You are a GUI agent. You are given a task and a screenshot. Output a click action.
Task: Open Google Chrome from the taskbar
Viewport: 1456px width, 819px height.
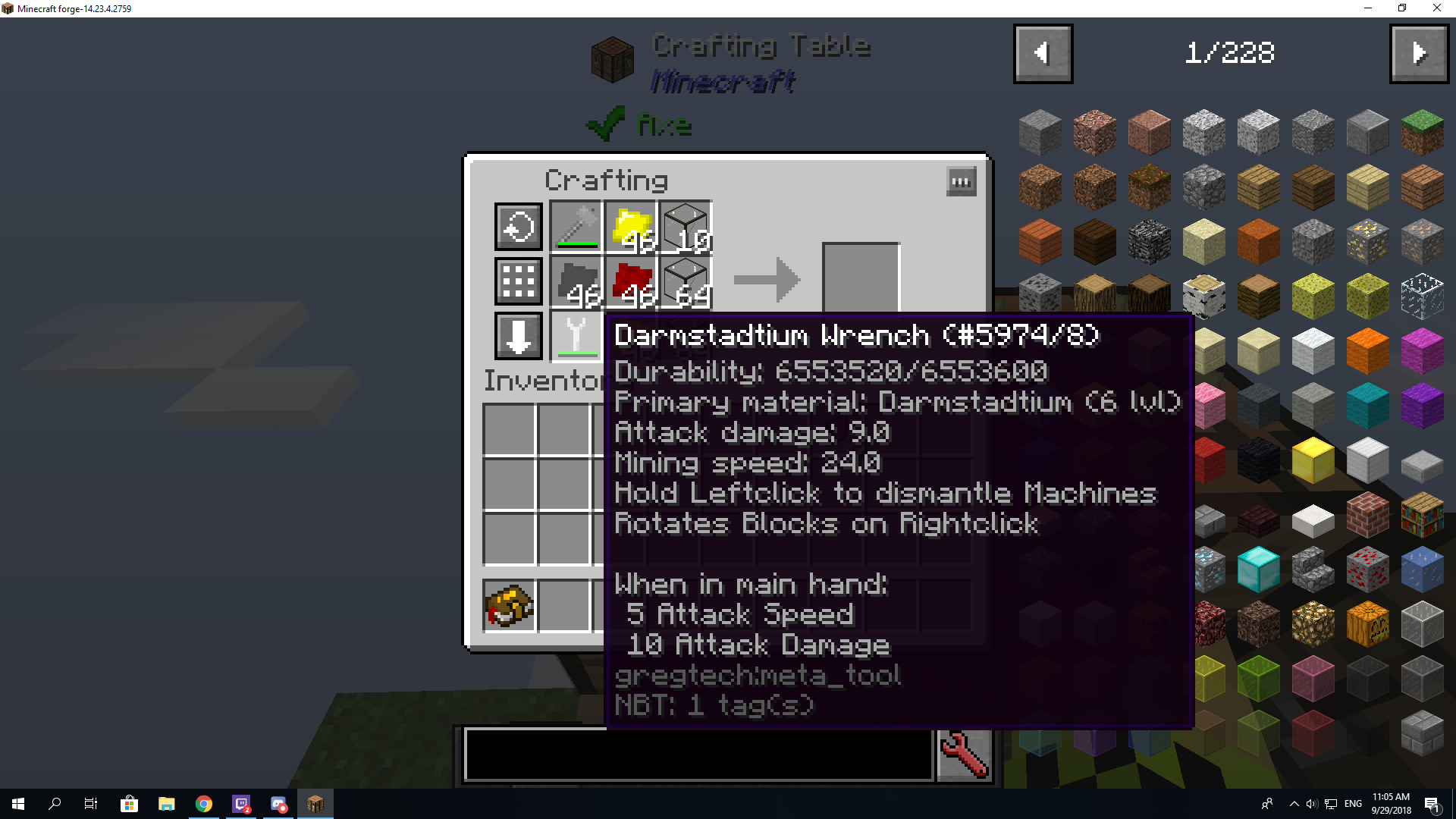[203, 803]
